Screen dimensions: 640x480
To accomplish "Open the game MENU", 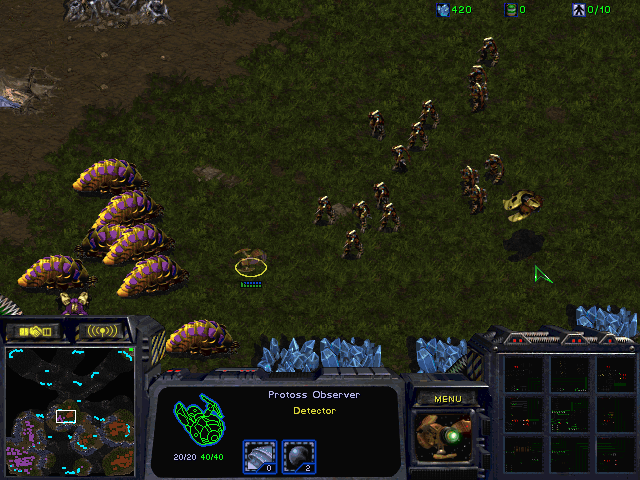I will [447, 399].
